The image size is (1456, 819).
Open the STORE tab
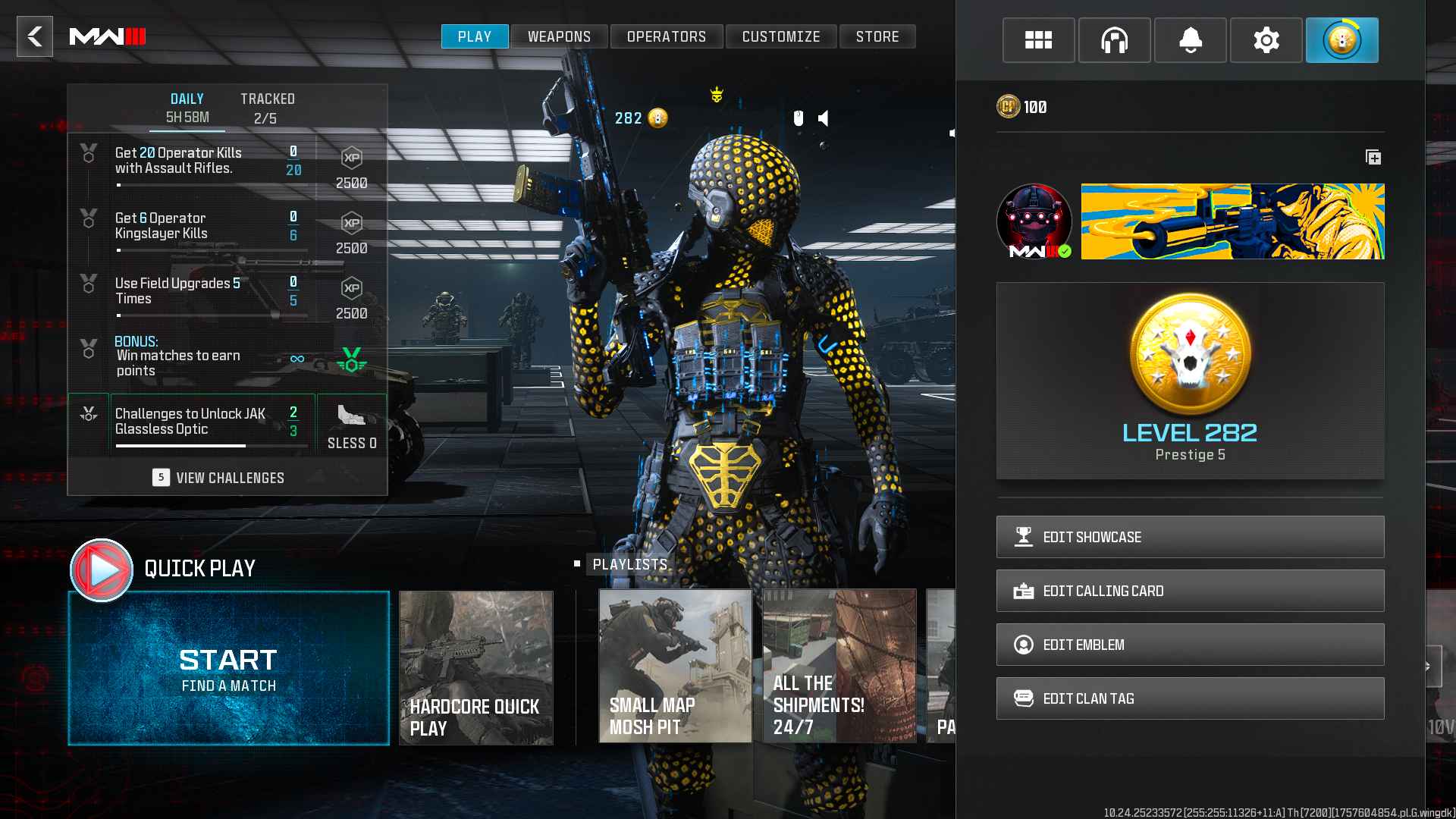pyautogui.click(x=877, y=36)
